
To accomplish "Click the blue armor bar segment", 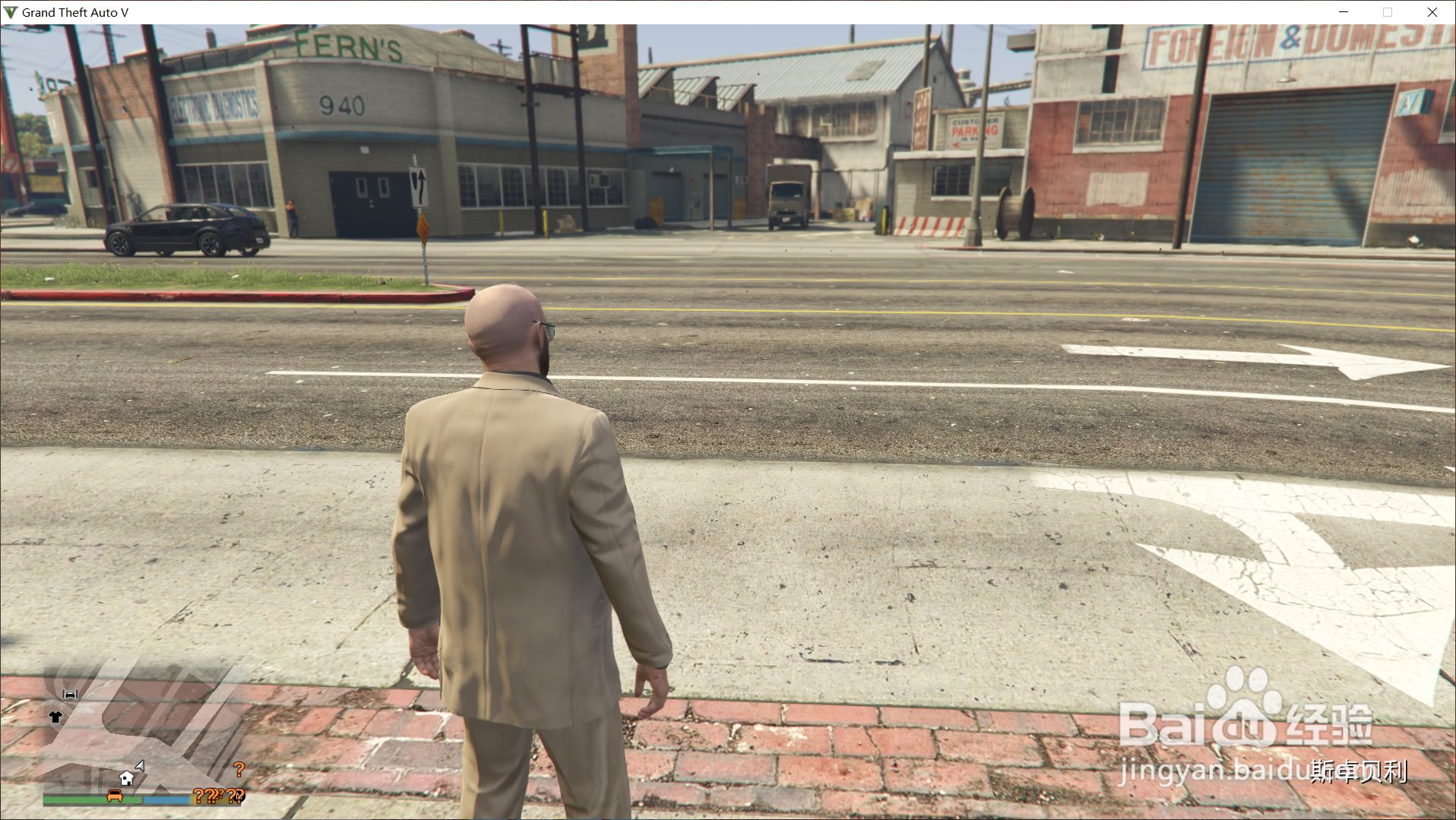I will point(166,799).
